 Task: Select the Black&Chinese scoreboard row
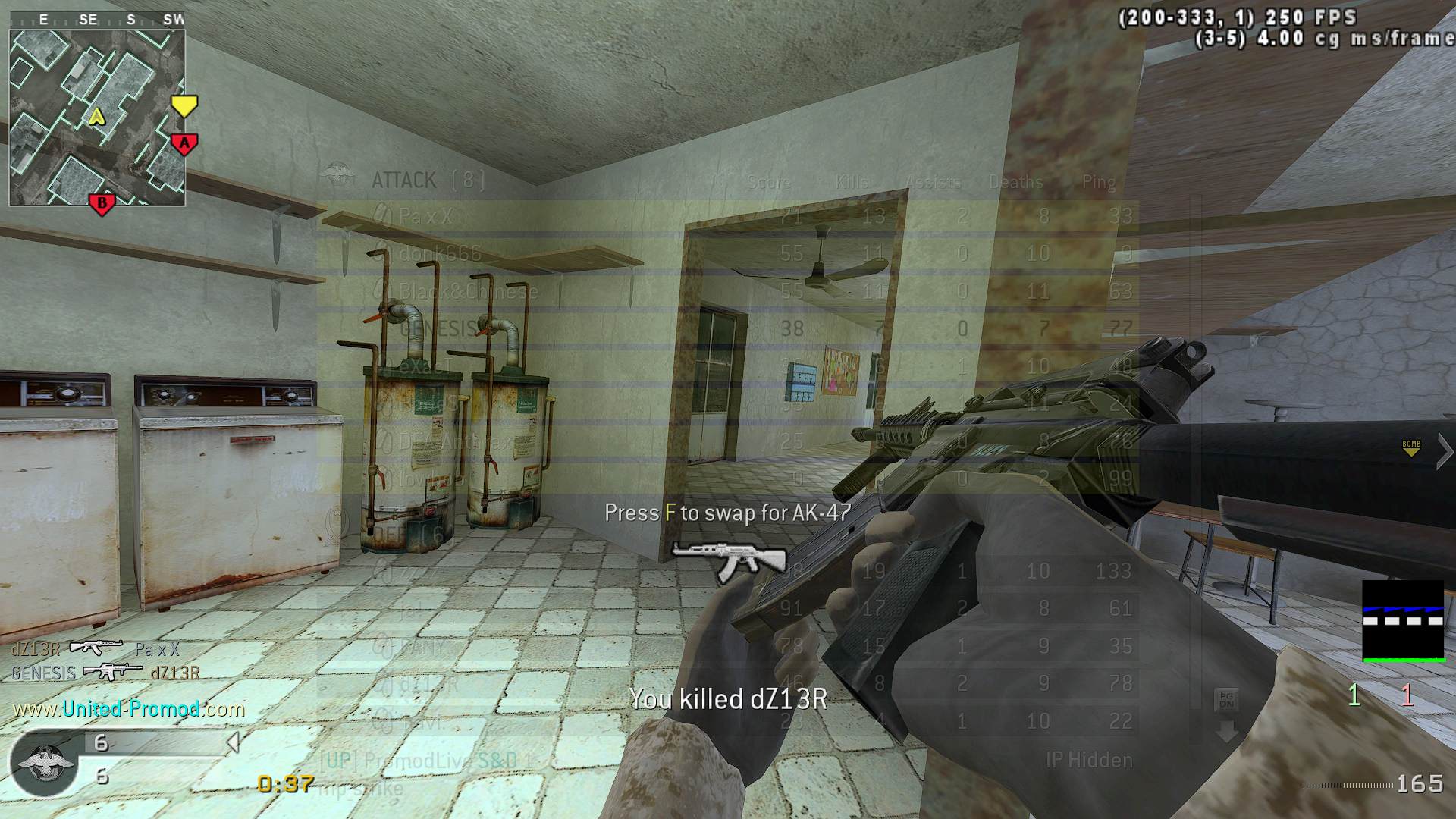[726, 291]
